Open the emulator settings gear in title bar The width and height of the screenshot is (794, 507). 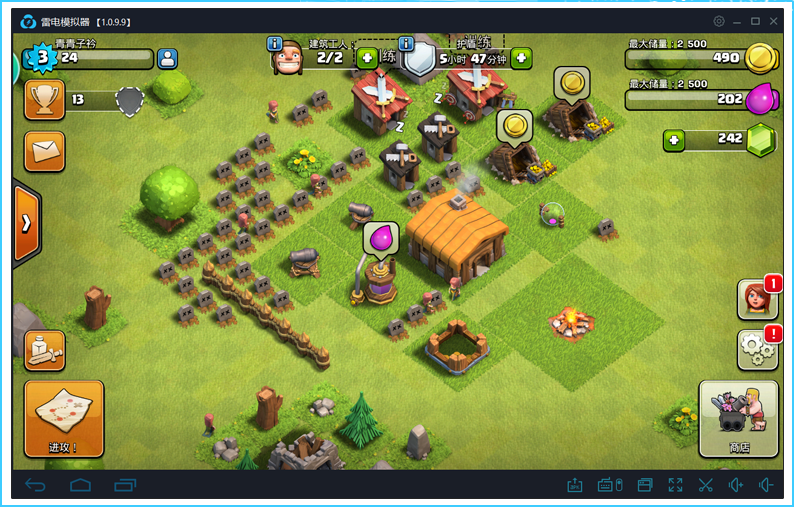(719, 21)
